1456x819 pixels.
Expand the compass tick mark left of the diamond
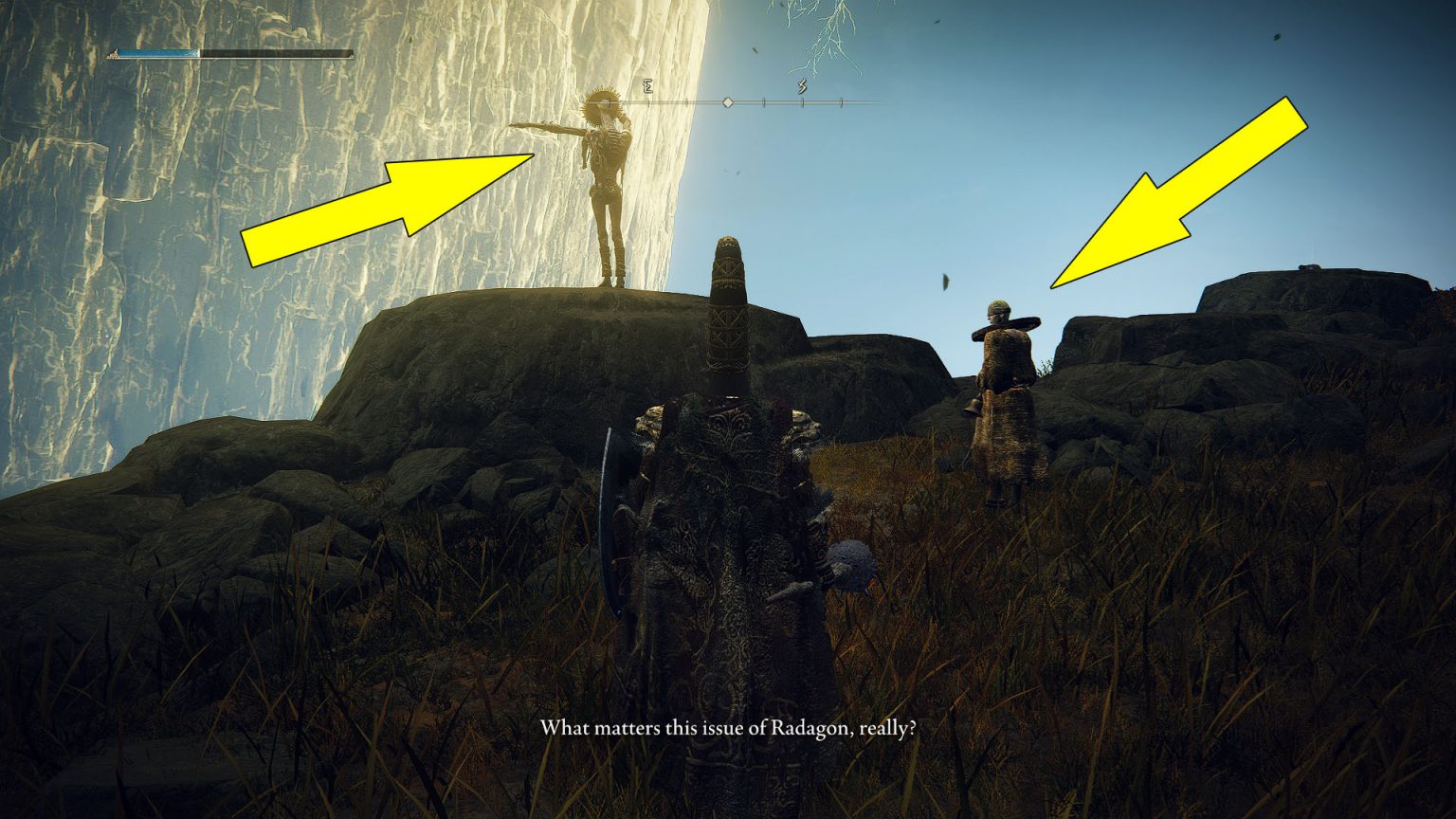(686, 102)
